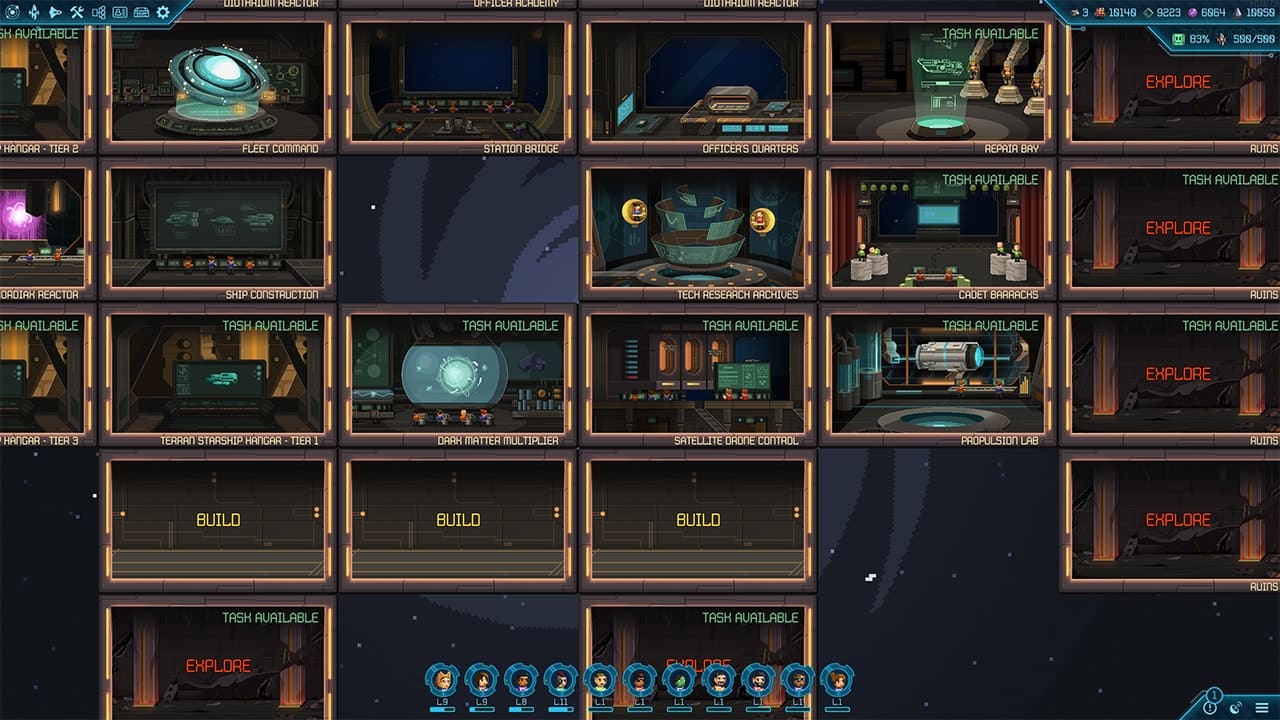Click the reactor core icon in the top toolbar

pyautogui.click(x=12, y=12)
